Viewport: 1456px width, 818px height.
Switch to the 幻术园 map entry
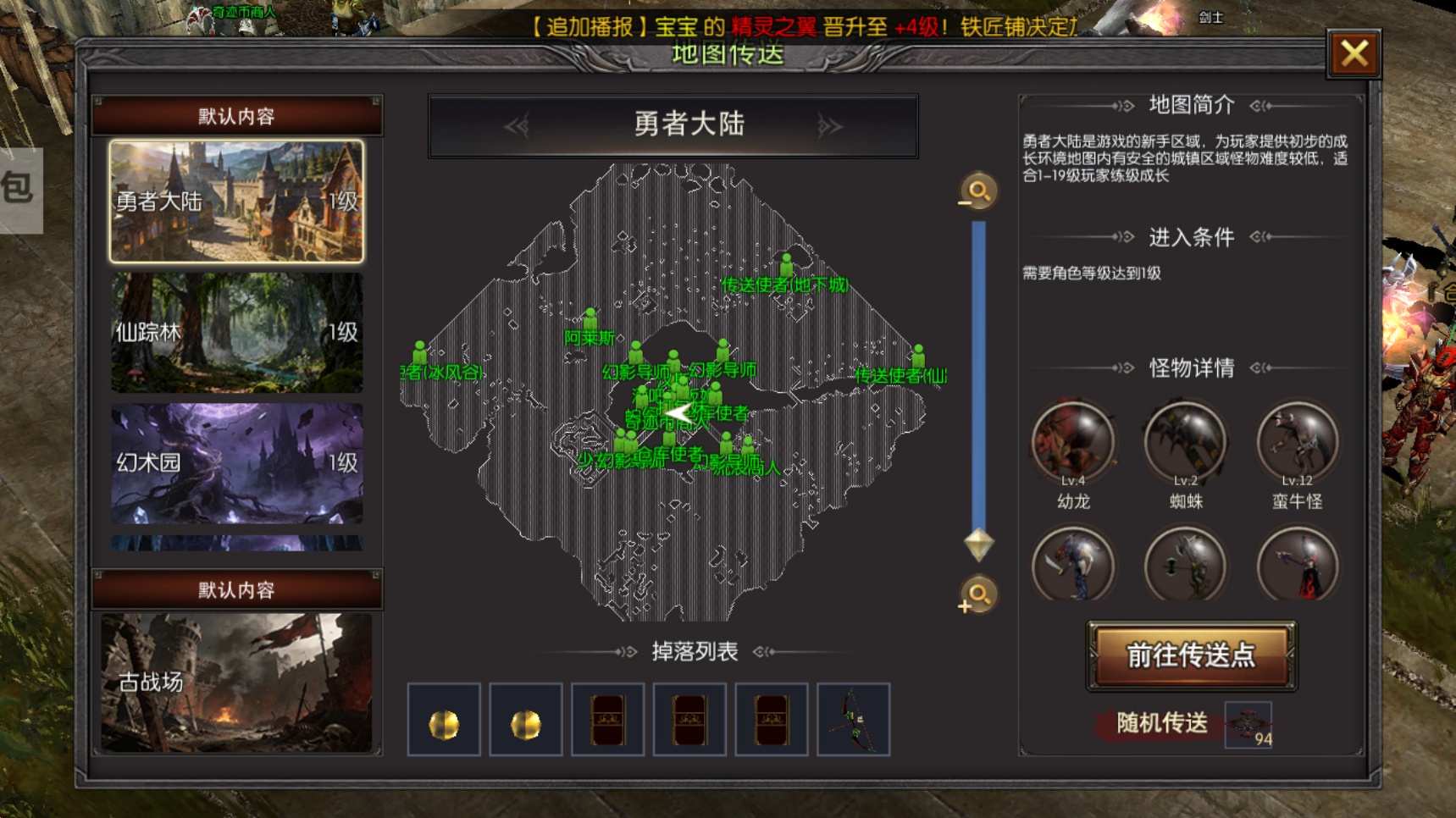(237, 463)
